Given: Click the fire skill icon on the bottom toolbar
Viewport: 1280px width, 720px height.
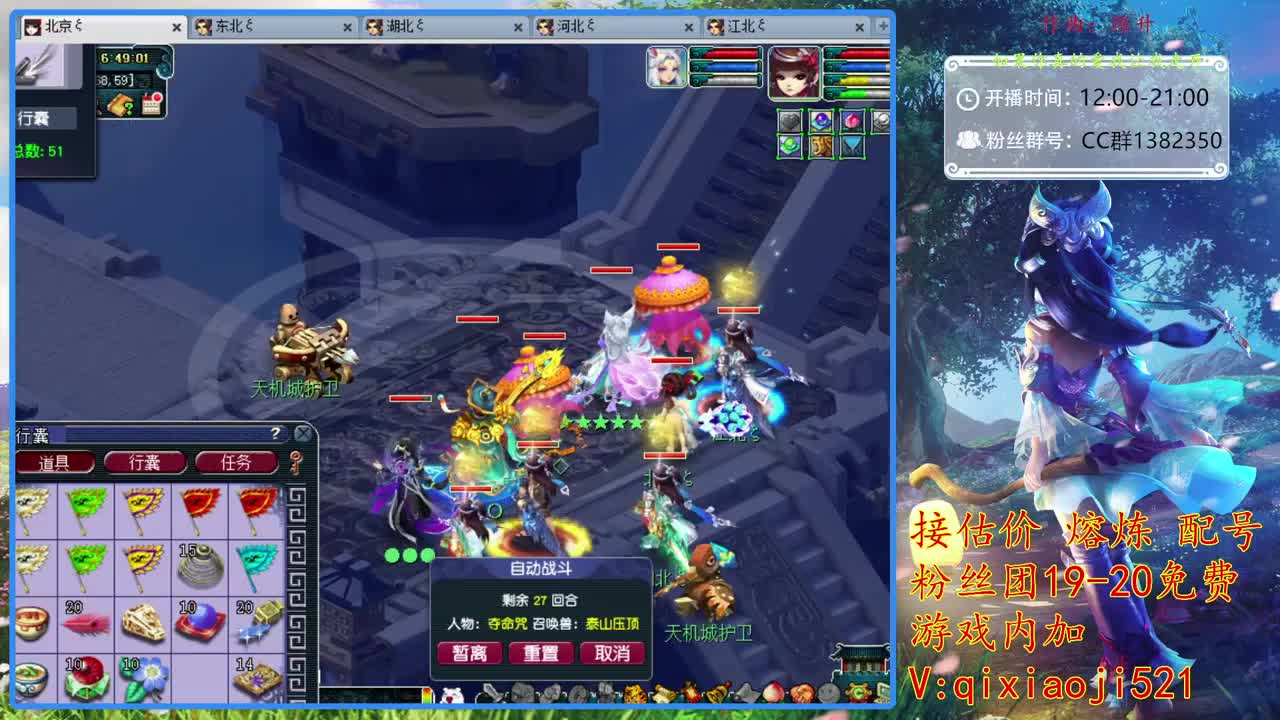Looking at the screenshot, I should (x=691, y=693).
